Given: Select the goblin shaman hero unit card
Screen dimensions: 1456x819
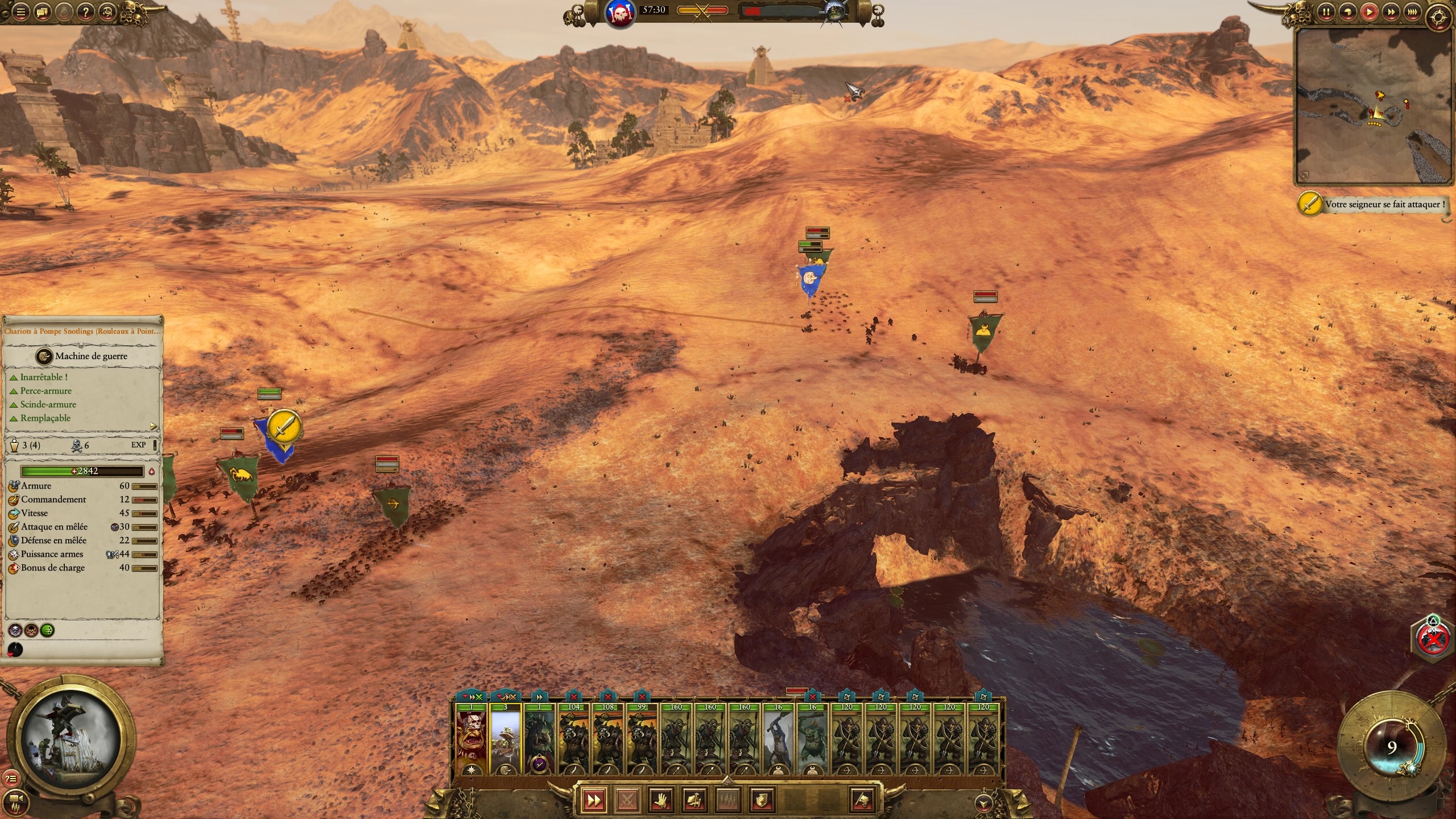Looking at the screenshot, I should tap(539, 739).
